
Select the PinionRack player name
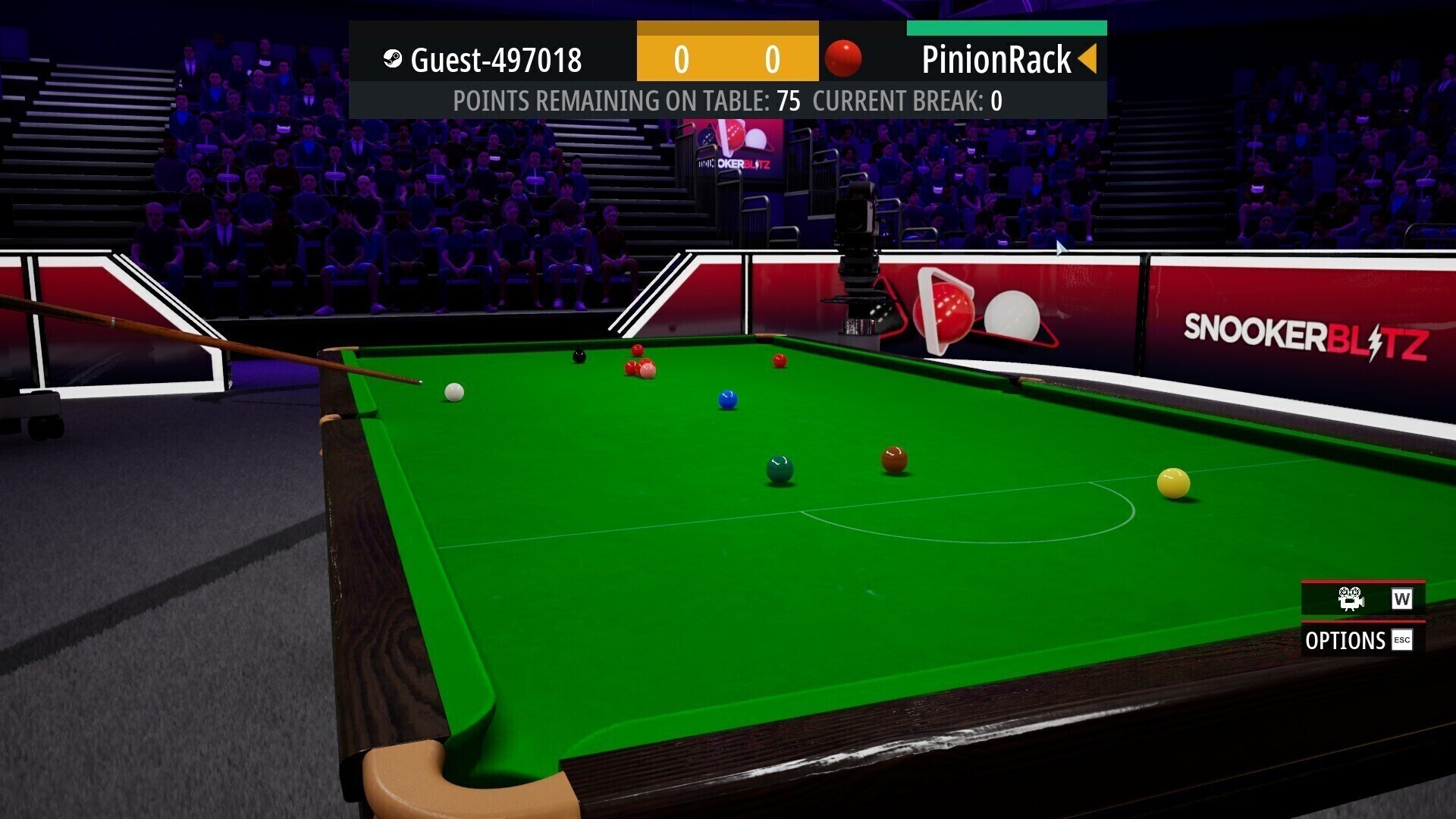click(996, 60)
